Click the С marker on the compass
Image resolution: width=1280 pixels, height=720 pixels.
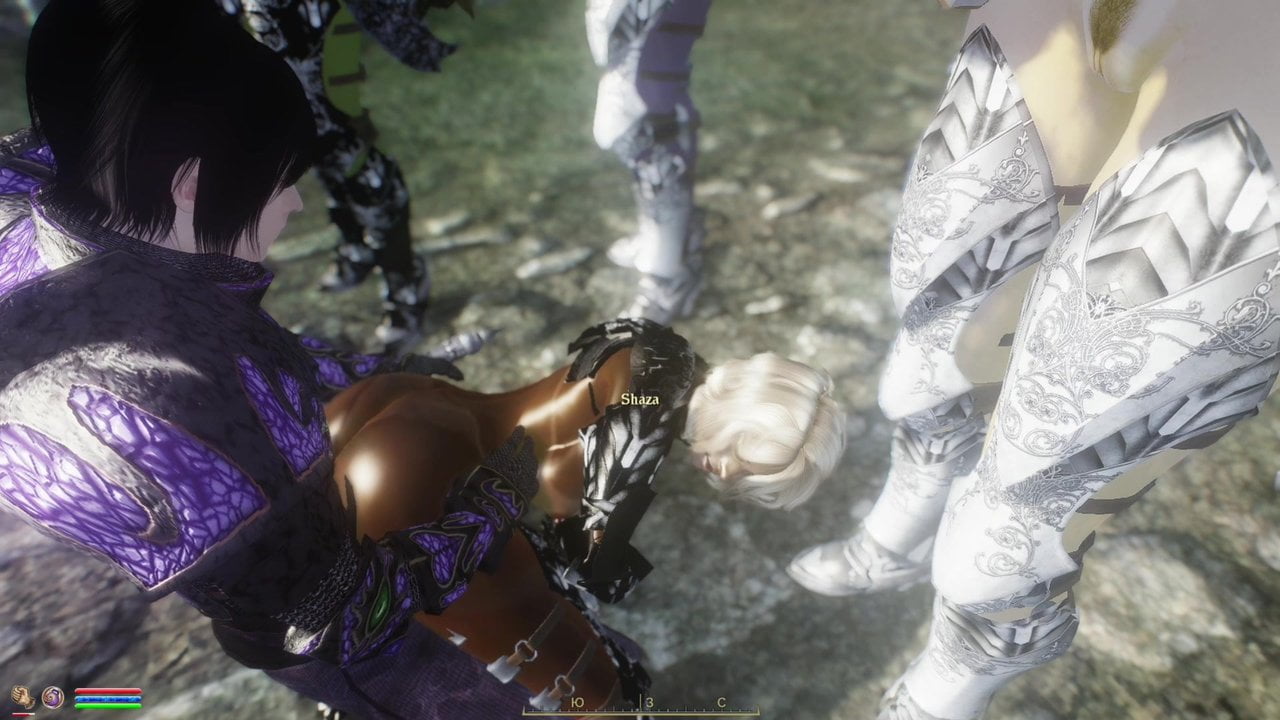click(x=723, y=702)
